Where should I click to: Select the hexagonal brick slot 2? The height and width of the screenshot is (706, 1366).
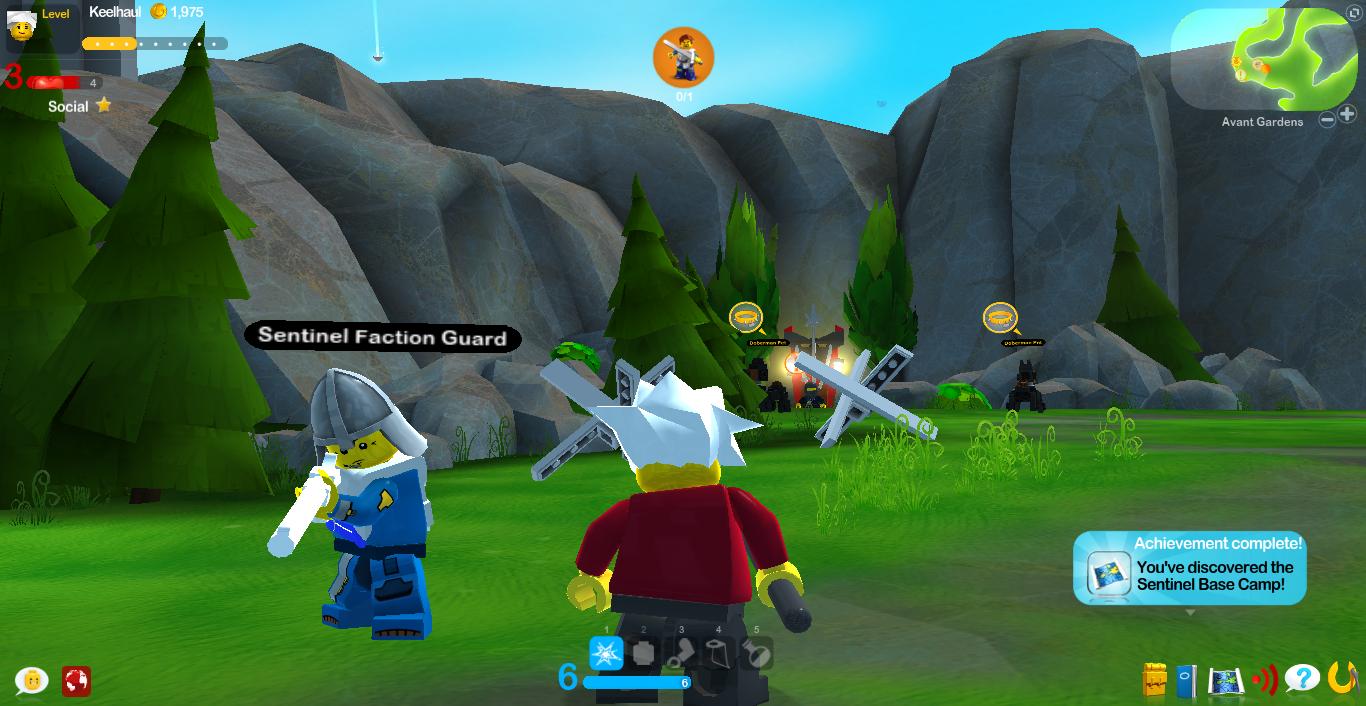click(x=644, y=654)
